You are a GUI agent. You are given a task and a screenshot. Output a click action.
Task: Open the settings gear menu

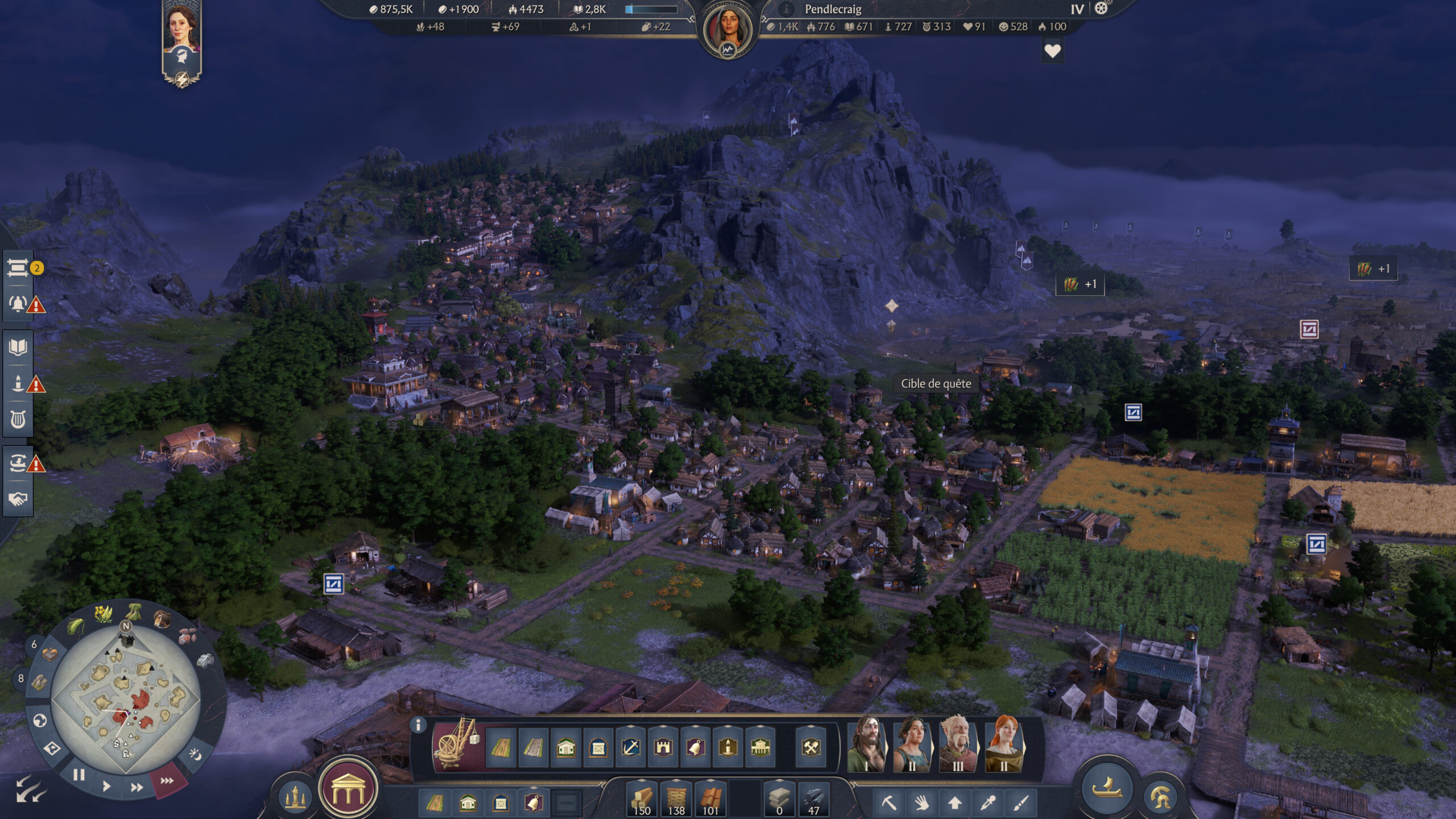[1101, 9]
